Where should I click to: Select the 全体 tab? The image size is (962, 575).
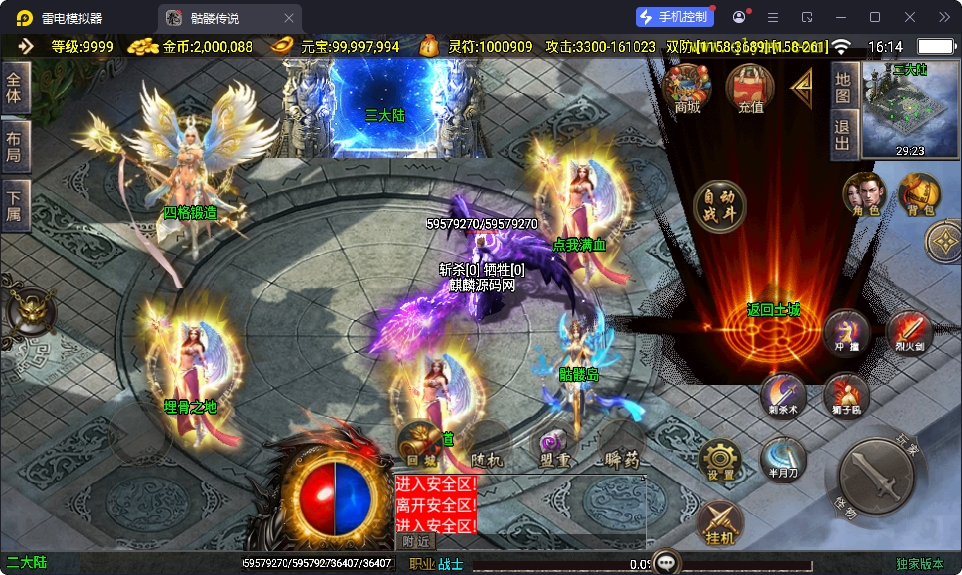point(14,87)
